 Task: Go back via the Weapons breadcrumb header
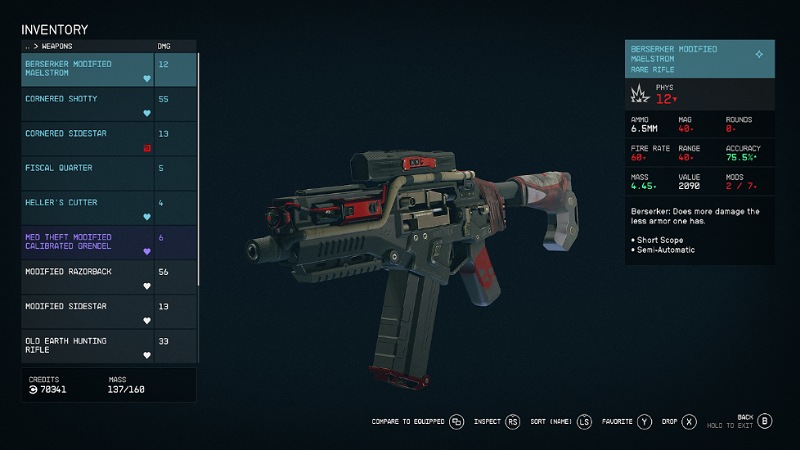point(50,46)
